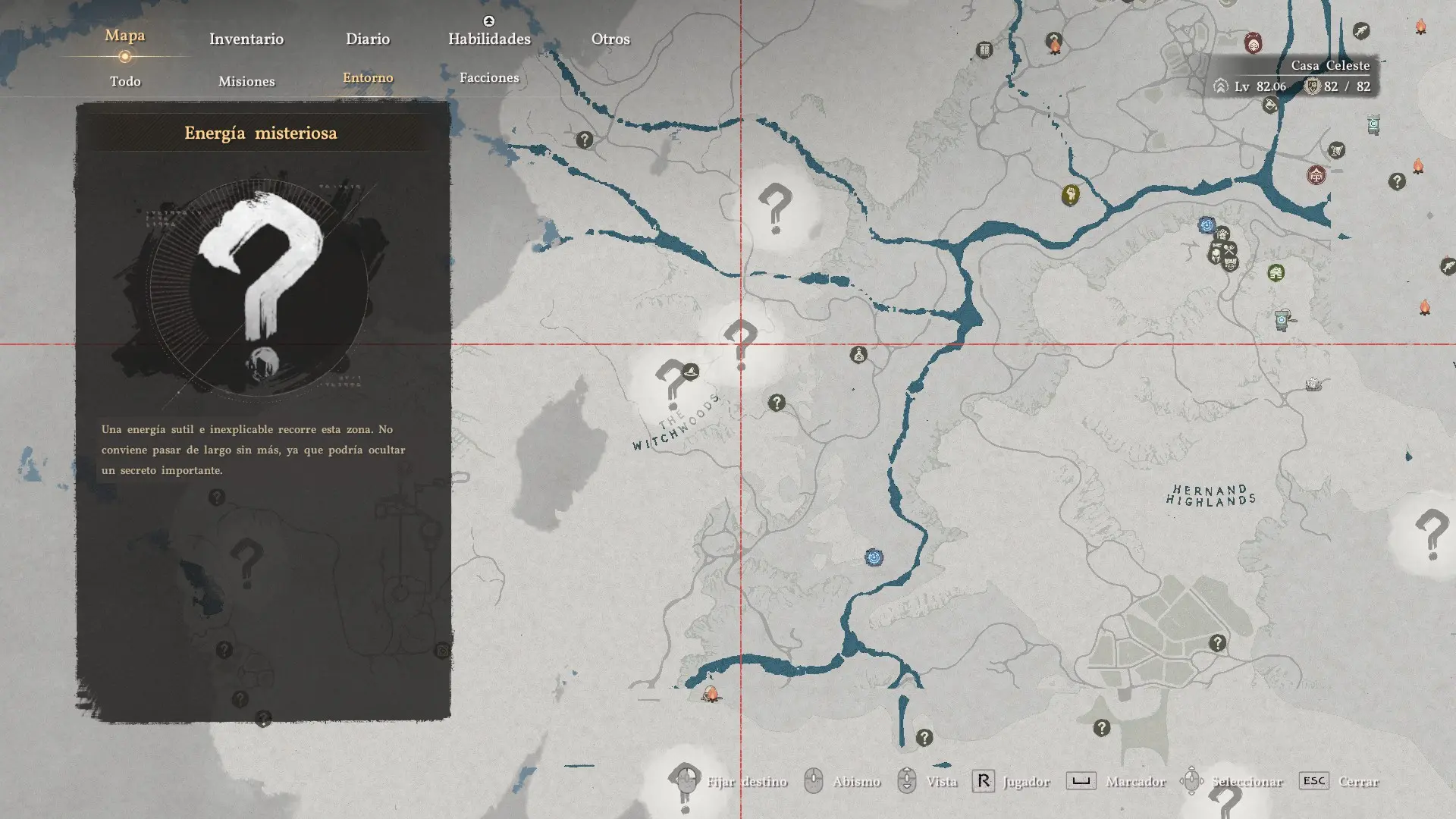Viewport: 1456px width, 819px height.
Task: Open the Inventario tab
Action: (x=246, y=39)
